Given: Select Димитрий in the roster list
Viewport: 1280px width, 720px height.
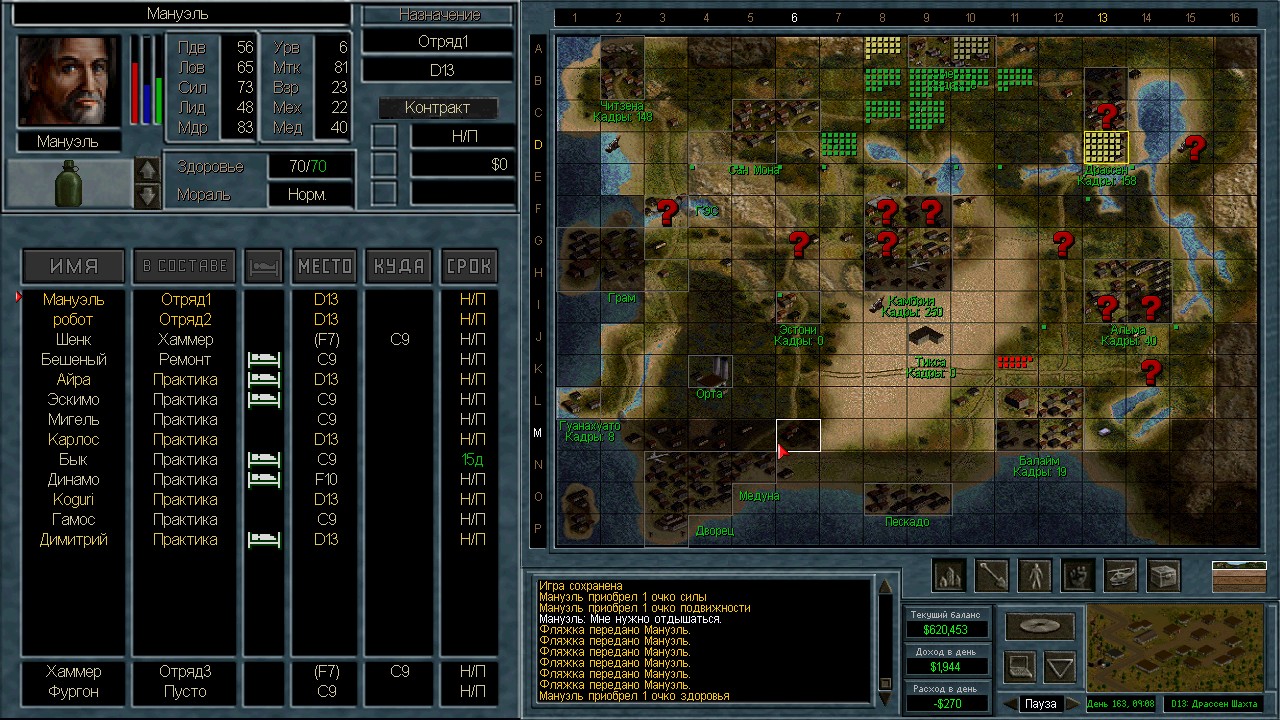Looking at the screenshot, I should click(73, 539).
